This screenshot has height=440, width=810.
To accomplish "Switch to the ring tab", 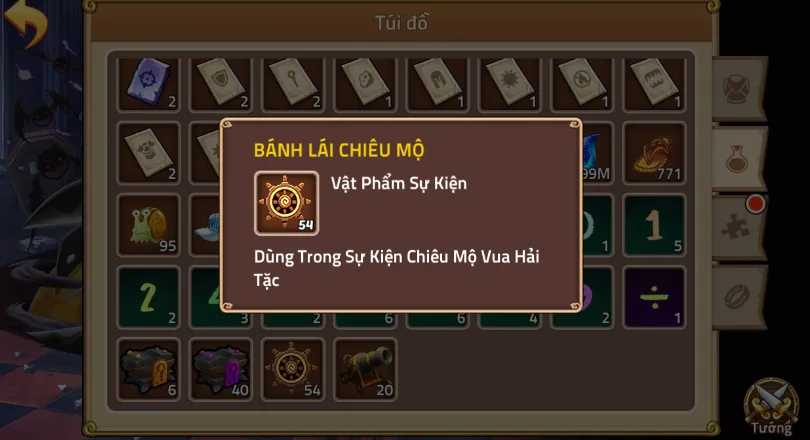I will (x=740, y=297).
